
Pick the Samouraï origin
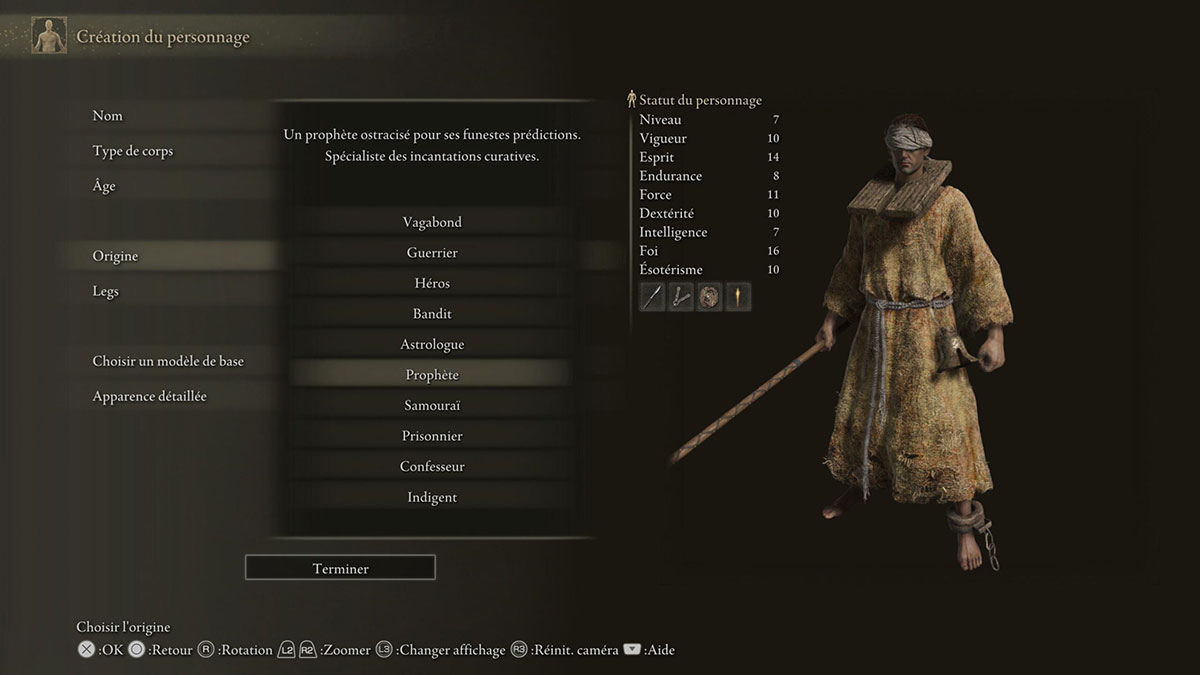[432, 405]
